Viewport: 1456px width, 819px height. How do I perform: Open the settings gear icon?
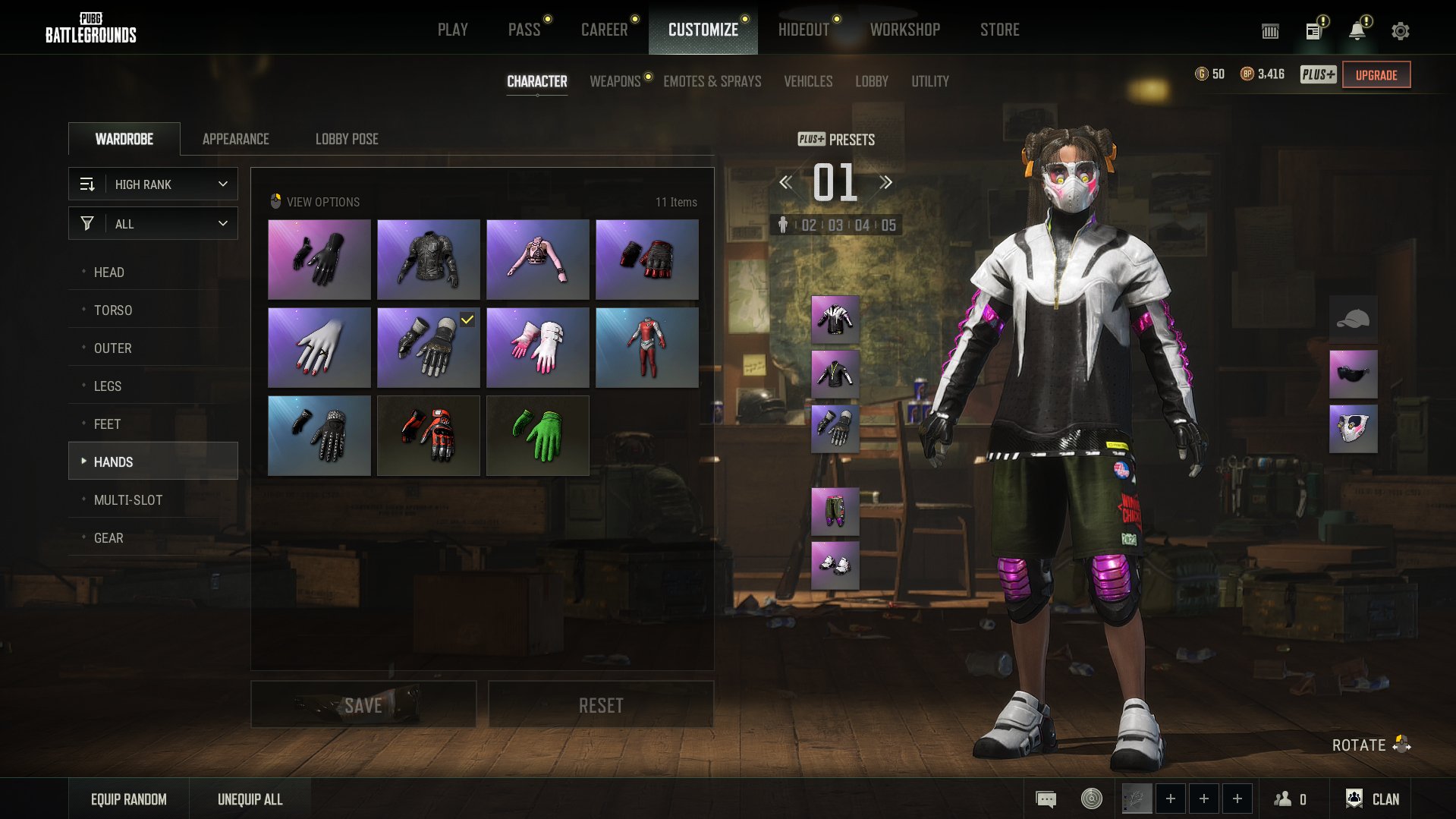(x=1400, y=31)
